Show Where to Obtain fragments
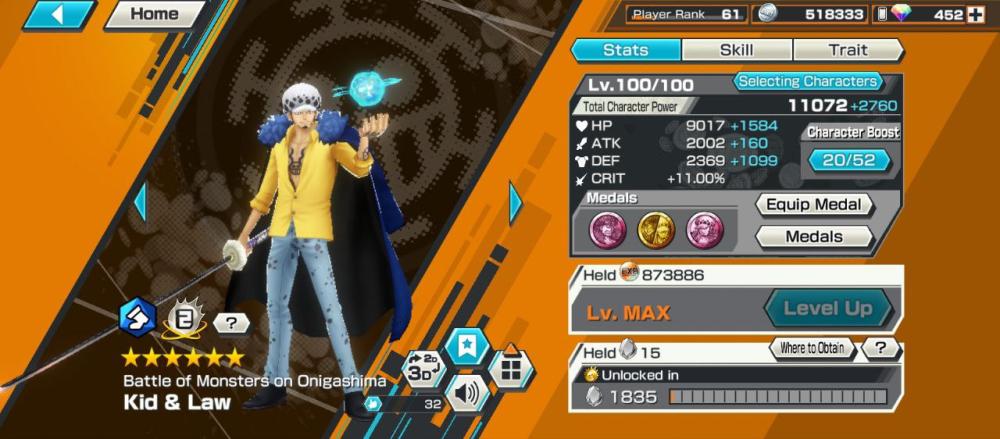Viewport: 1000px width, 439px height. [812, 349]
